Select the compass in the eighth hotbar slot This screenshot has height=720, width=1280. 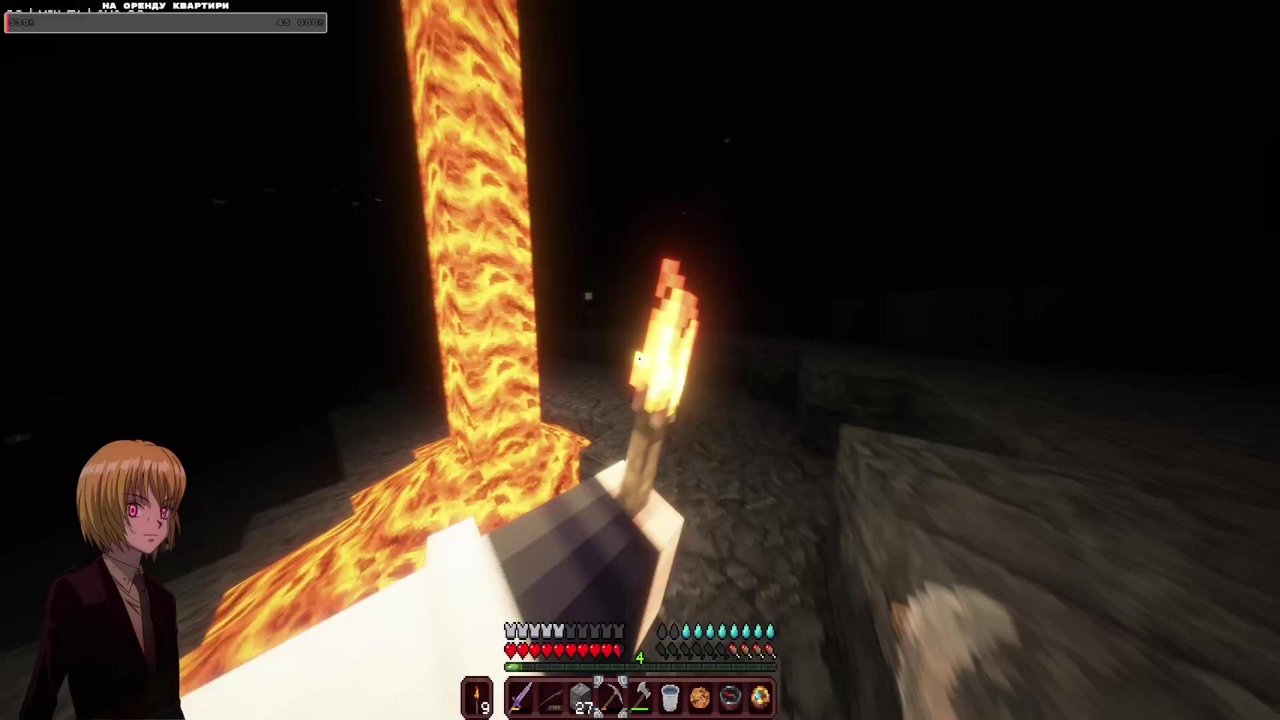[x=729, y=697]
